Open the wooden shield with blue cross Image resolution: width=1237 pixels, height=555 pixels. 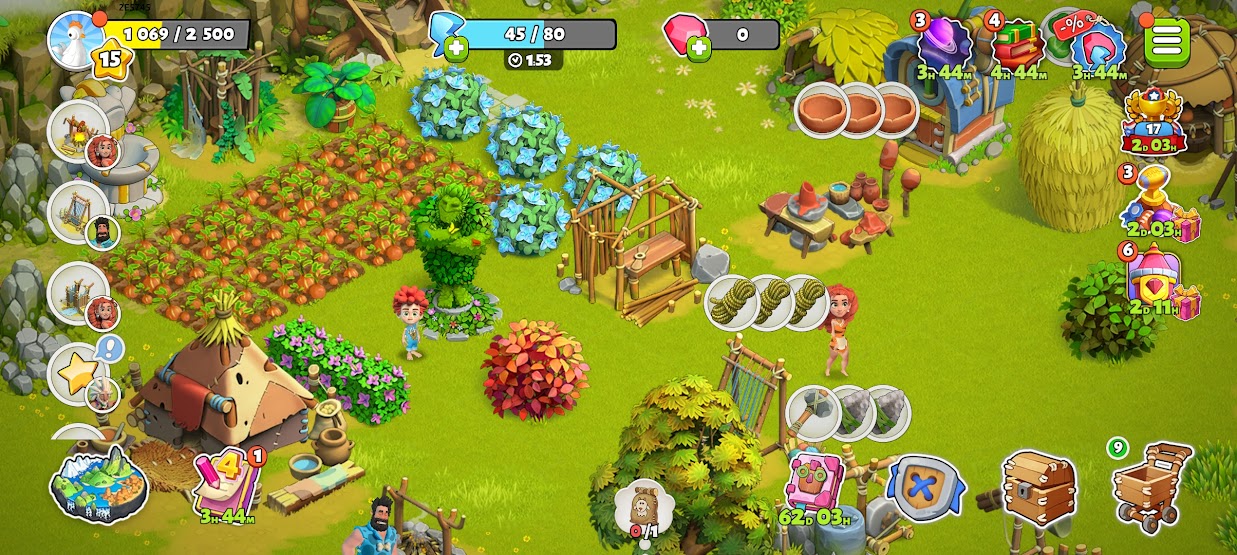point(925,487)
